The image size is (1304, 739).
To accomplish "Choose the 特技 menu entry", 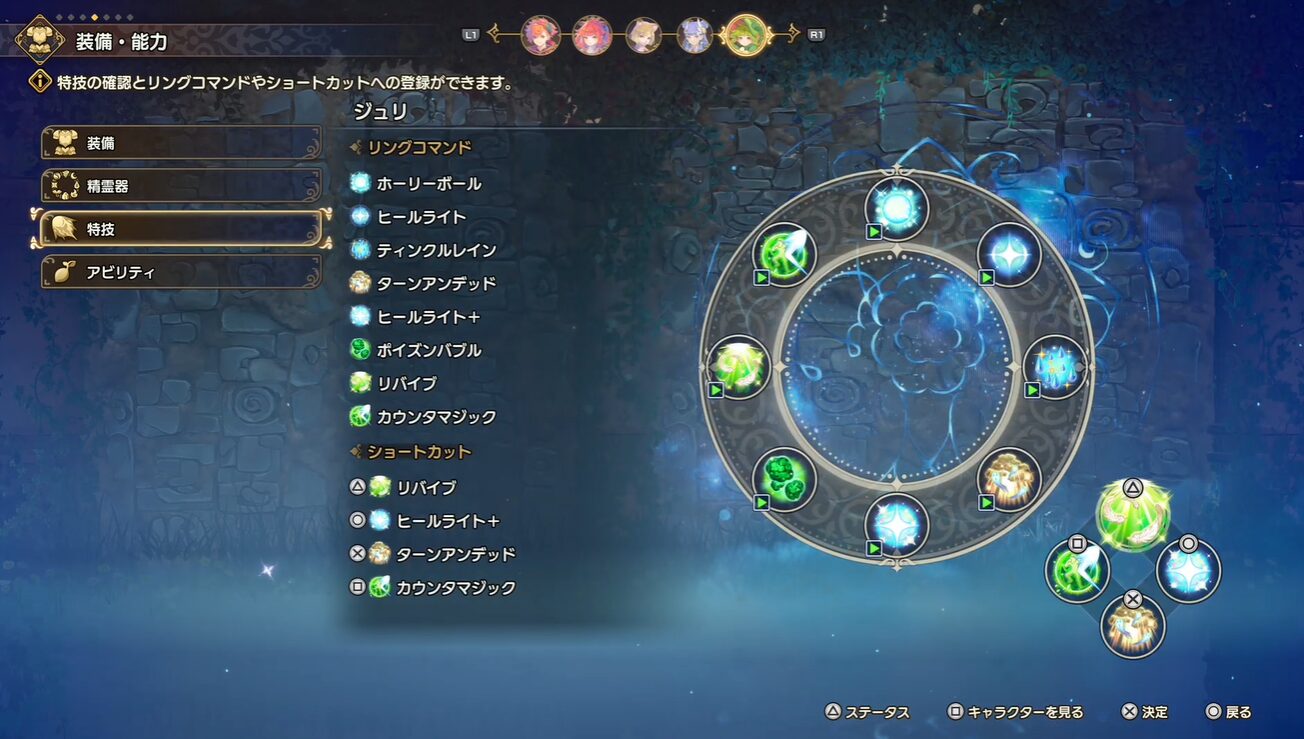I will pos(181,229).
